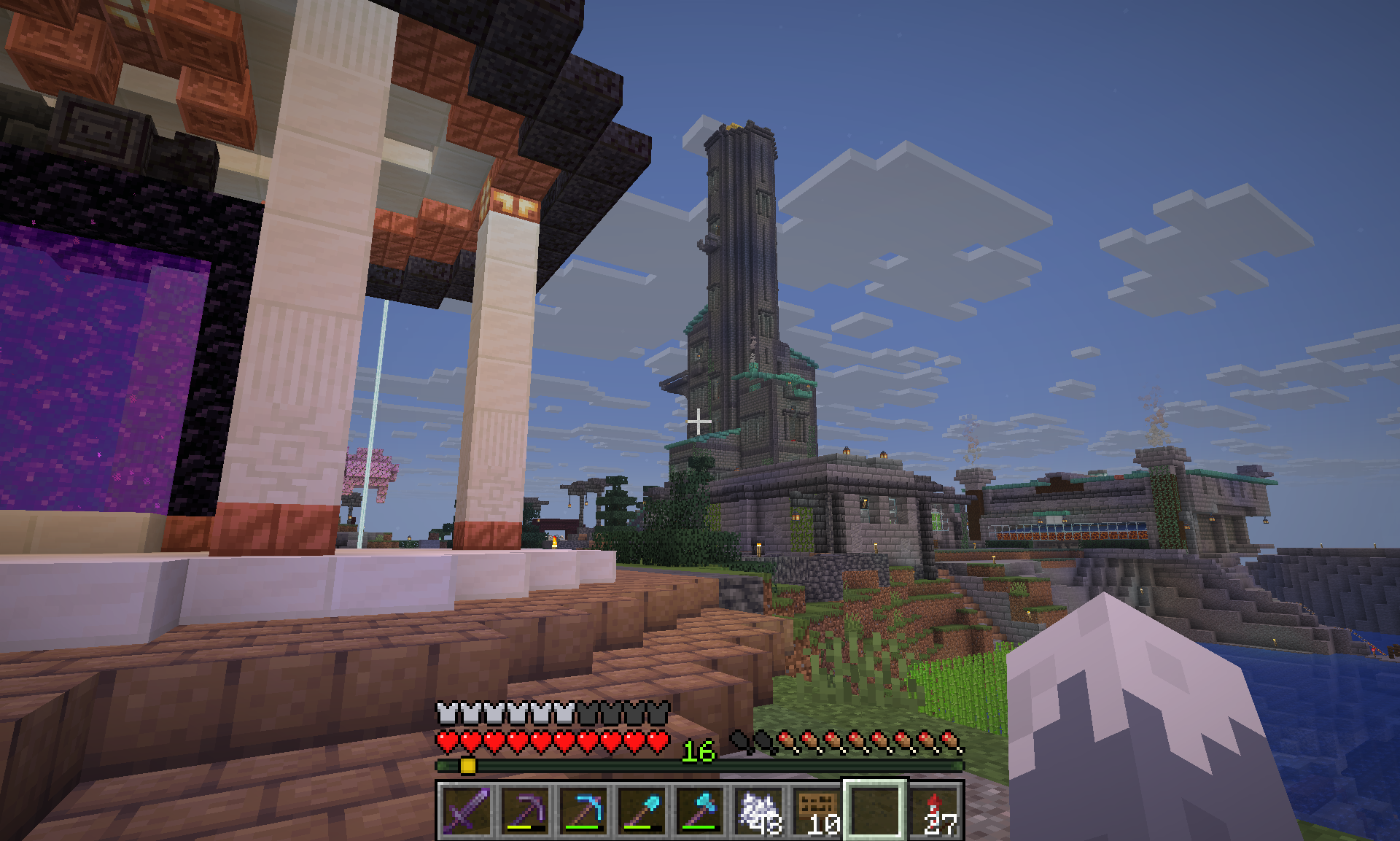1400x841 pixels.
Task: Choose the wooden sign stack slot
Action: click(817, 810)
